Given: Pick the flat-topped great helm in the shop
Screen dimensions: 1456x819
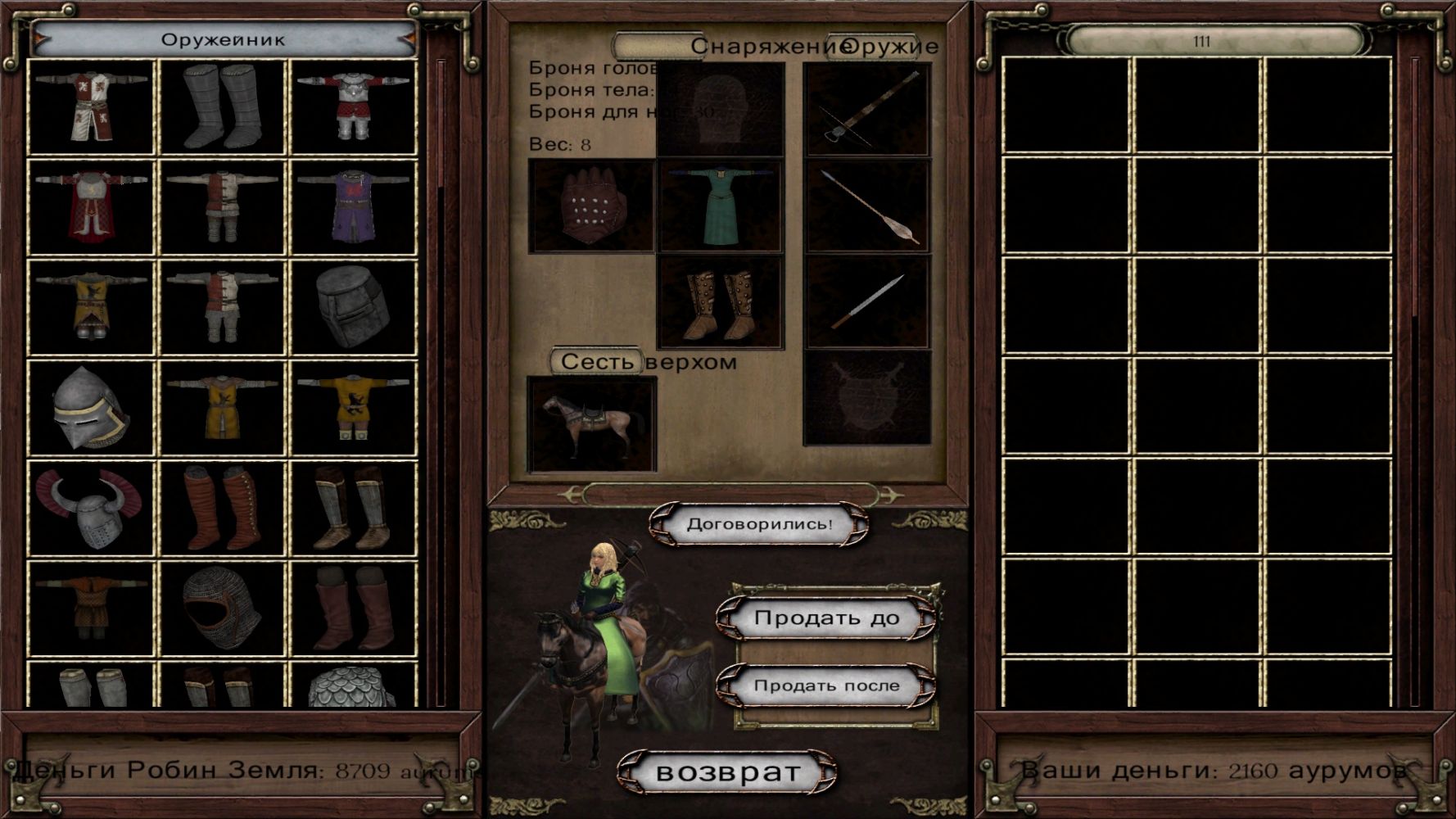Looking at the screenshot, I should point(353,307).
